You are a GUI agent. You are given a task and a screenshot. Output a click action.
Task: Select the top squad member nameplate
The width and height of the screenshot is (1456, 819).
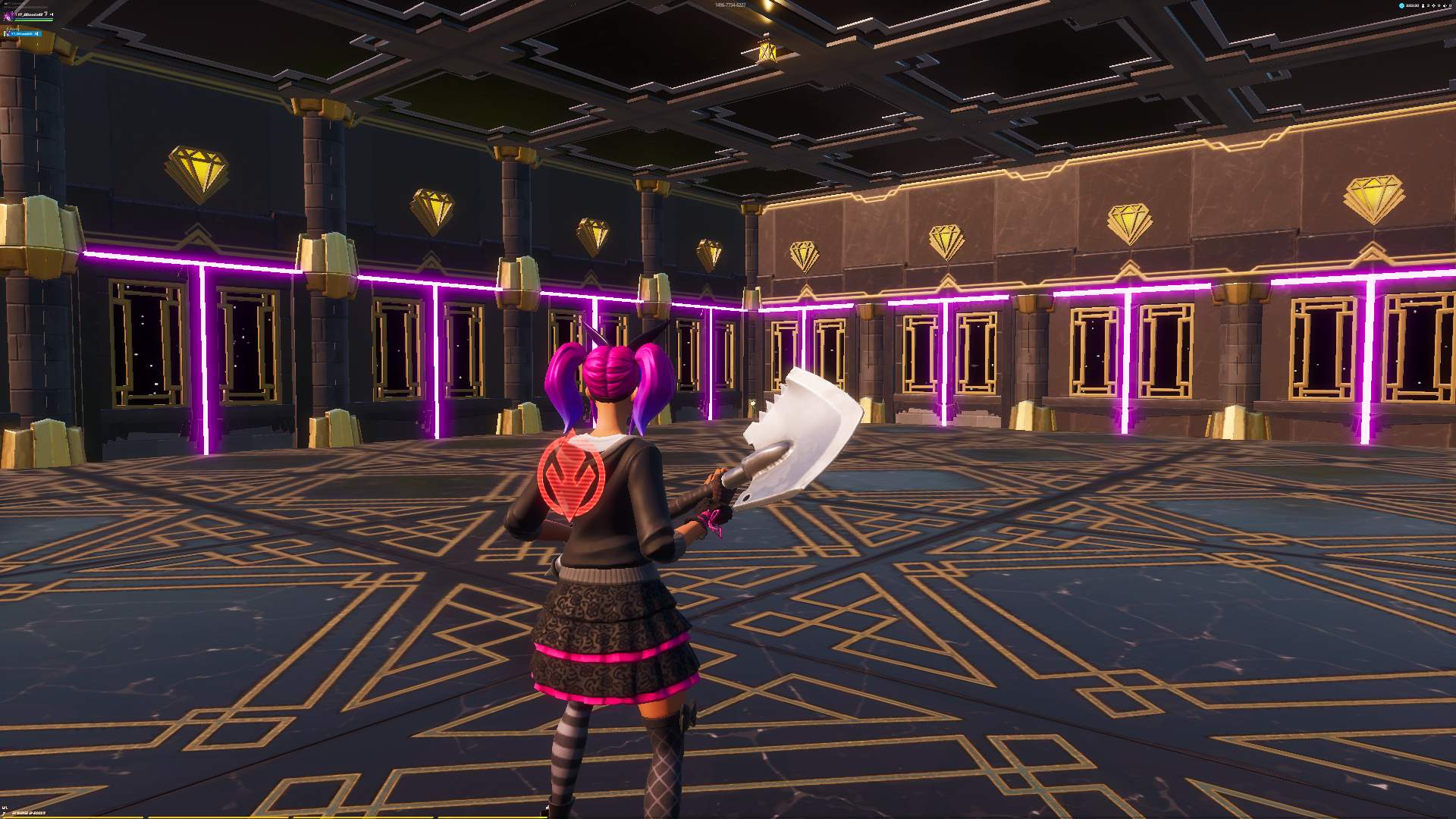(x=29, y=15)
